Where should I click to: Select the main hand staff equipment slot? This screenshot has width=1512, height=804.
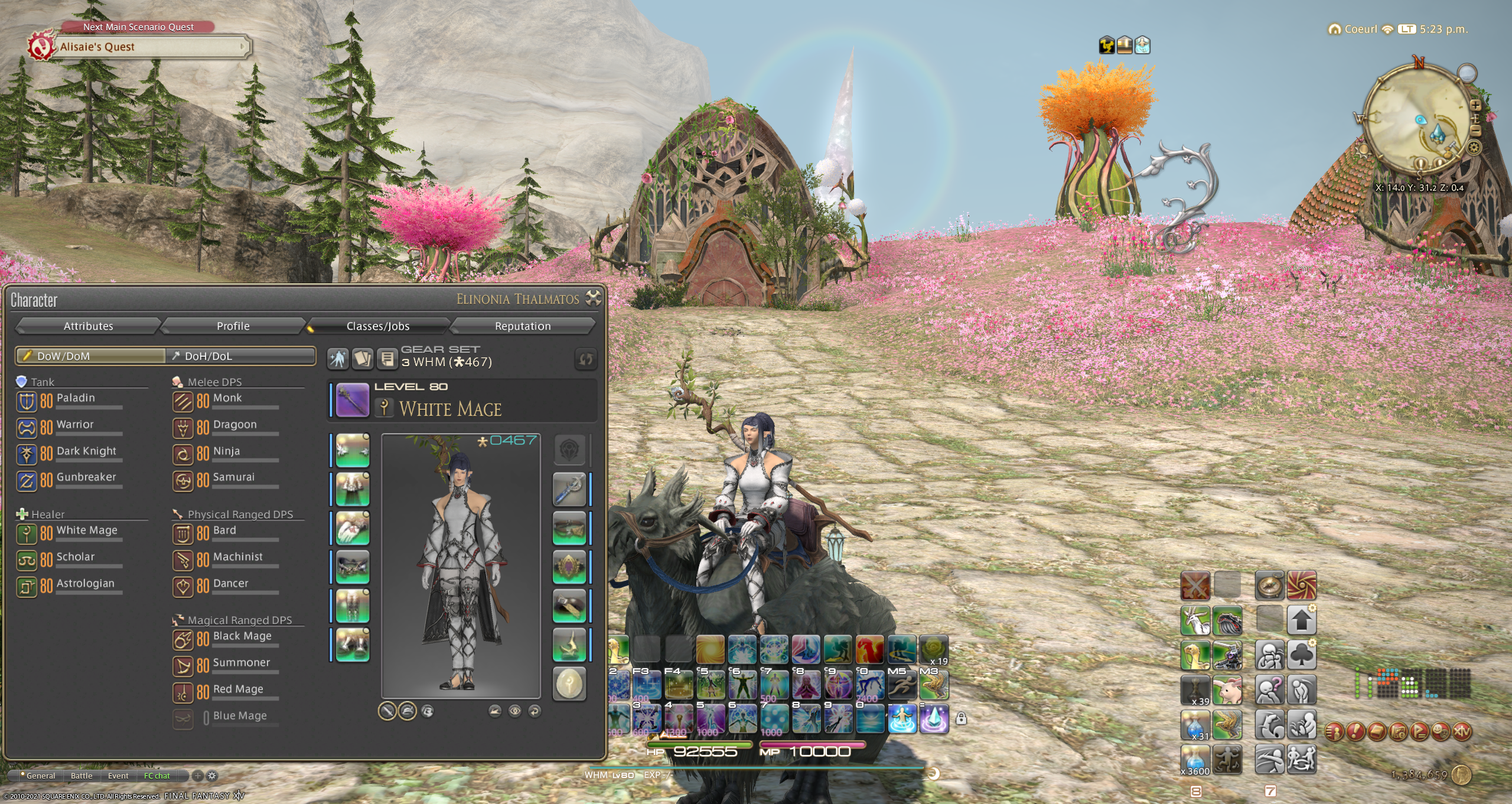(353, 400)
